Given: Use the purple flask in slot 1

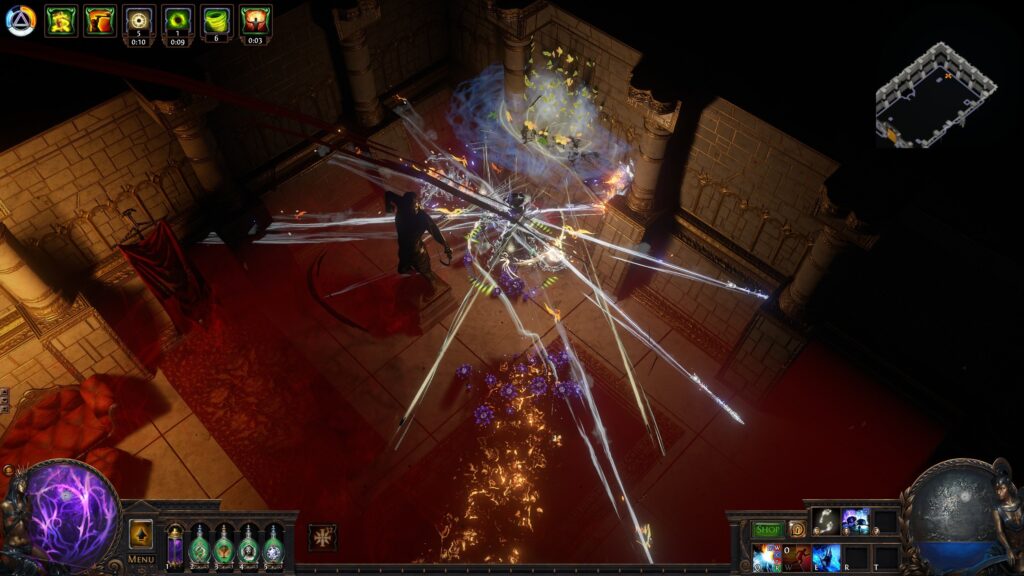Looking at the screenshot, I should (x=176, y=545).
